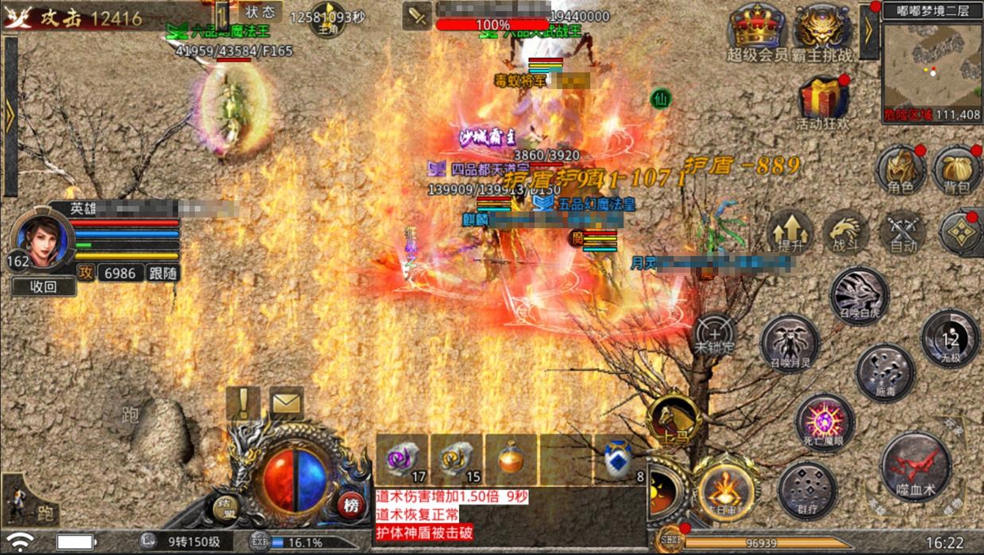Viewport: 984px width, 555px height.
Task: Cast the 召唤白虎 summon skill
Action: pyautogui.click(x=859, y=295)
